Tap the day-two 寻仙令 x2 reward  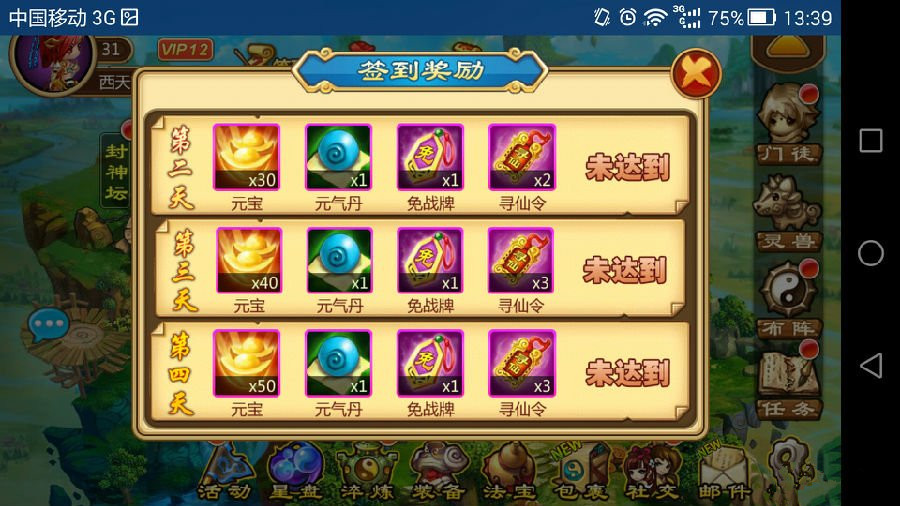(522, 157)
